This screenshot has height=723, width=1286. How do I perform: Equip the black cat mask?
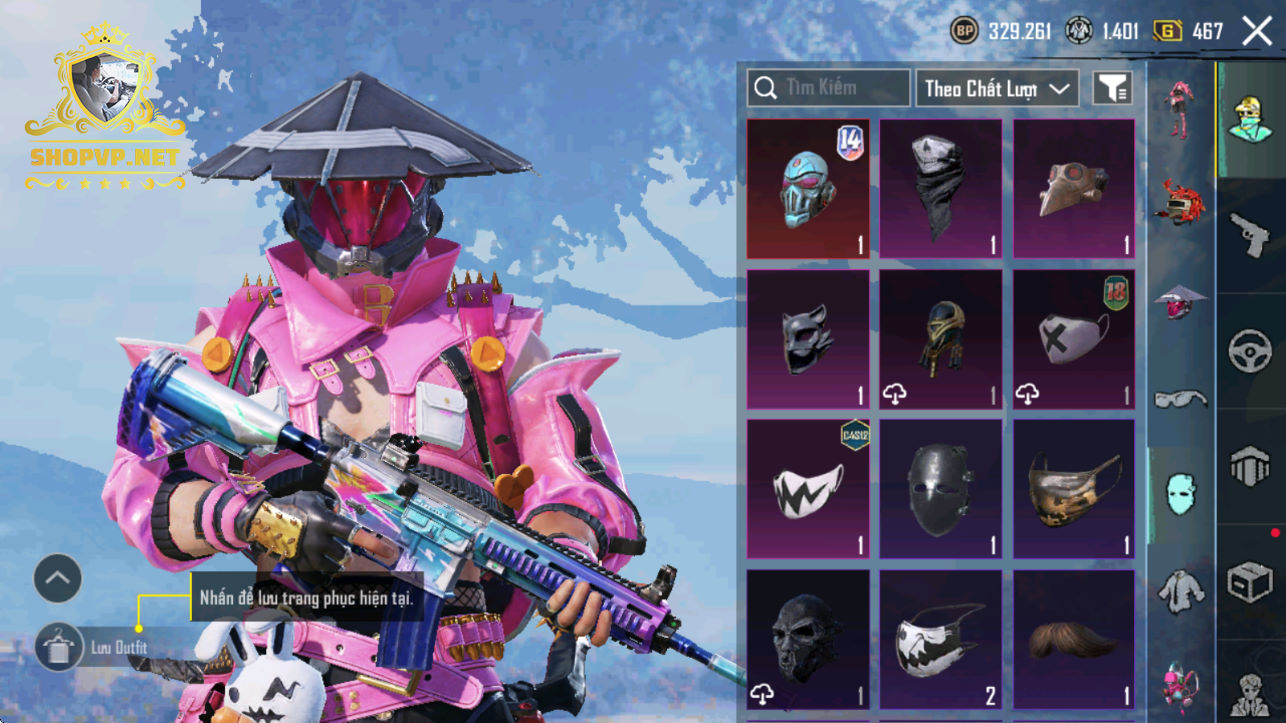coord(808,339)
